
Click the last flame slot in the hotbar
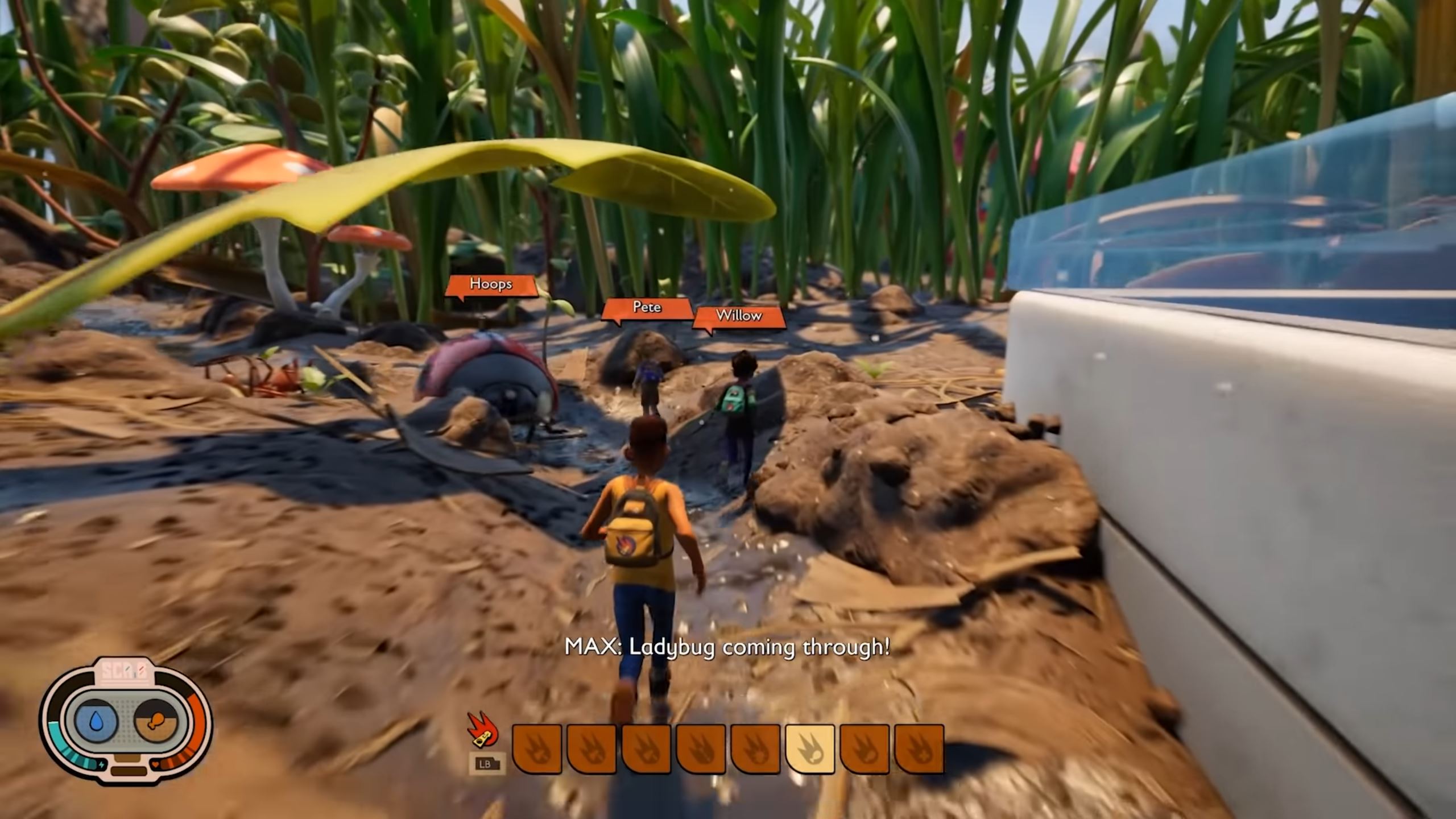click(x=920, y=751)
